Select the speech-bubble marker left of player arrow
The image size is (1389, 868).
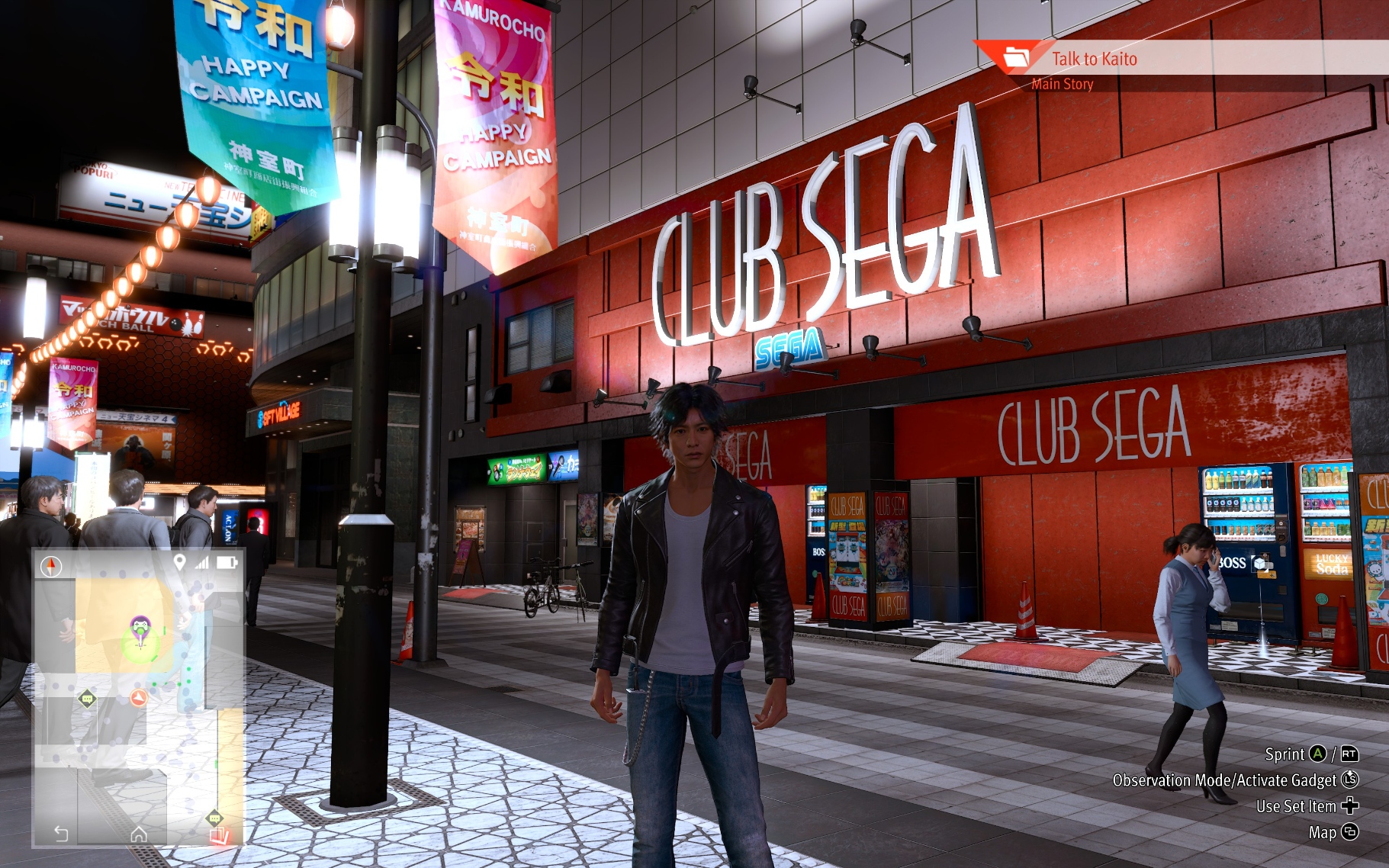point(87,698)
